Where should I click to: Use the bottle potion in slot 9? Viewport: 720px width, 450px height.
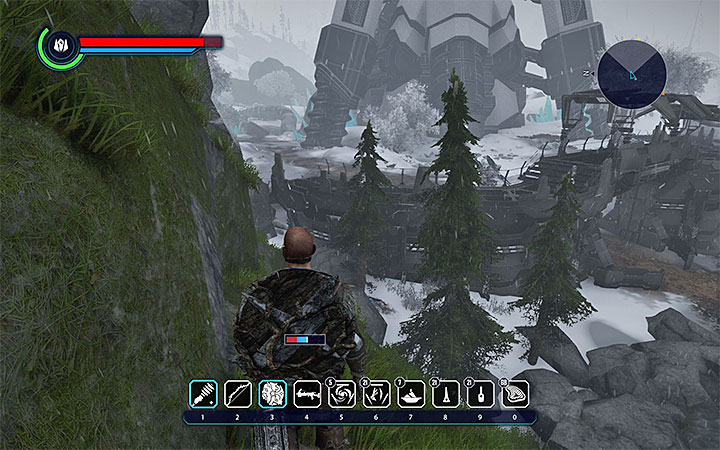coord(481,394)
